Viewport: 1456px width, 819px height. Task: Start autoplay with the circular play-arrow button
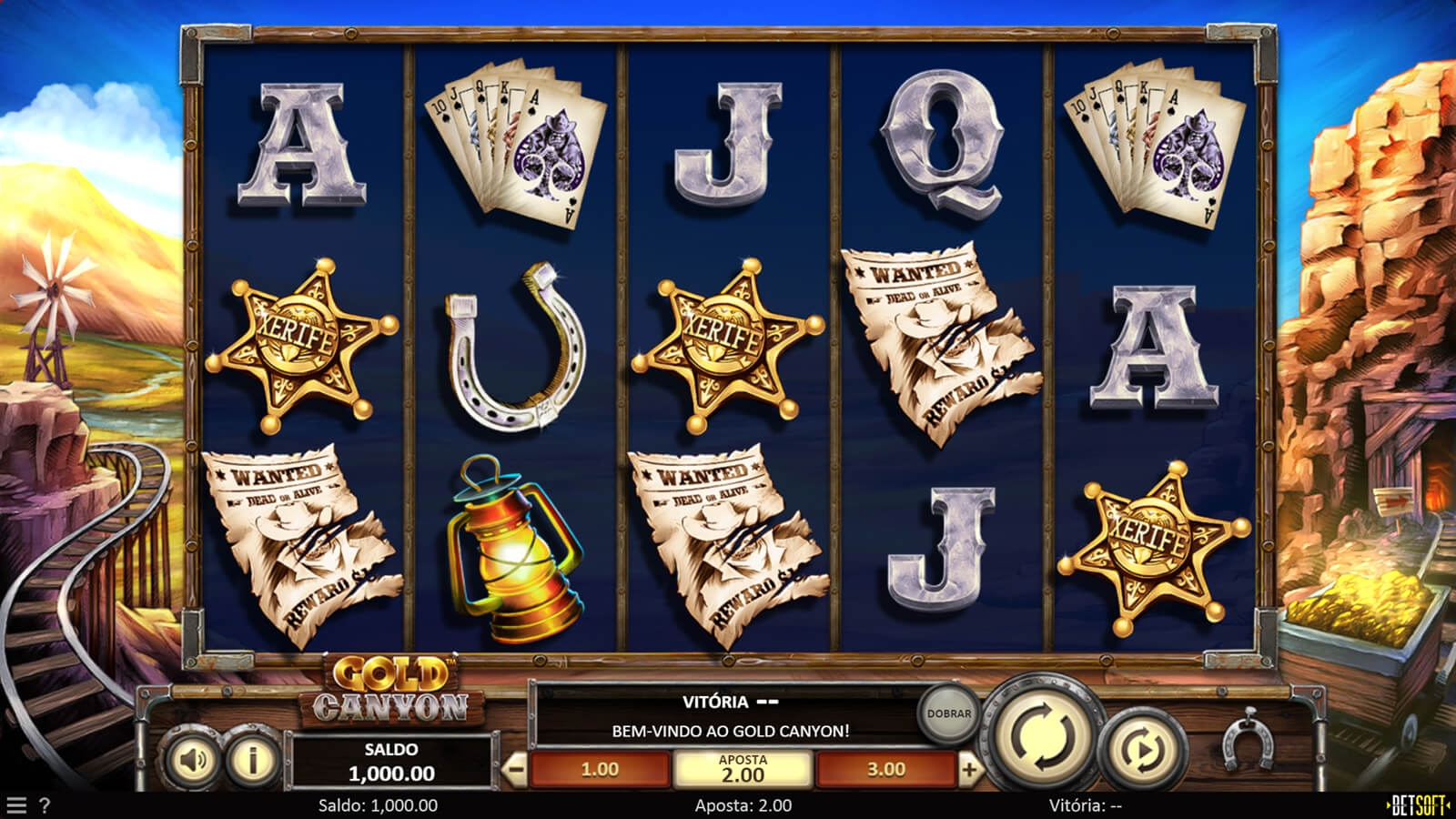point(1143,749)
